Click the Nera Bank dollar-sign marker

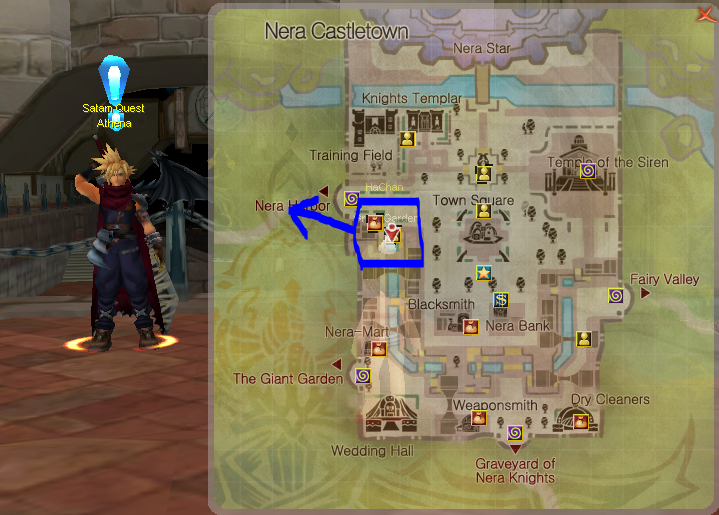(500, 299)
